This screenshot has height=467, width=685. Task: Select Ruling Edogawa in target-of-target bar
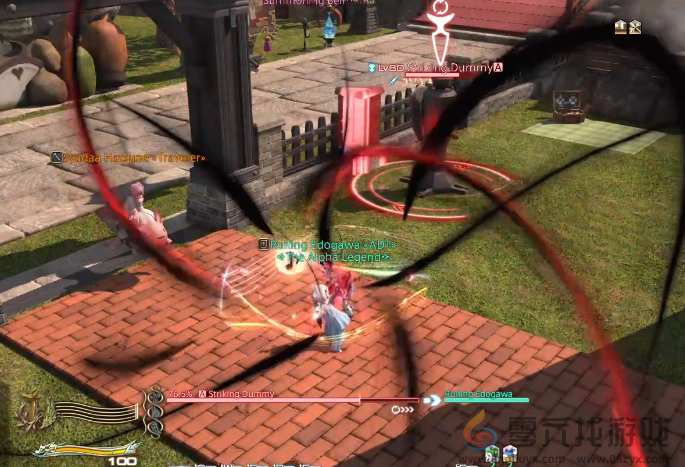point(478,395)
